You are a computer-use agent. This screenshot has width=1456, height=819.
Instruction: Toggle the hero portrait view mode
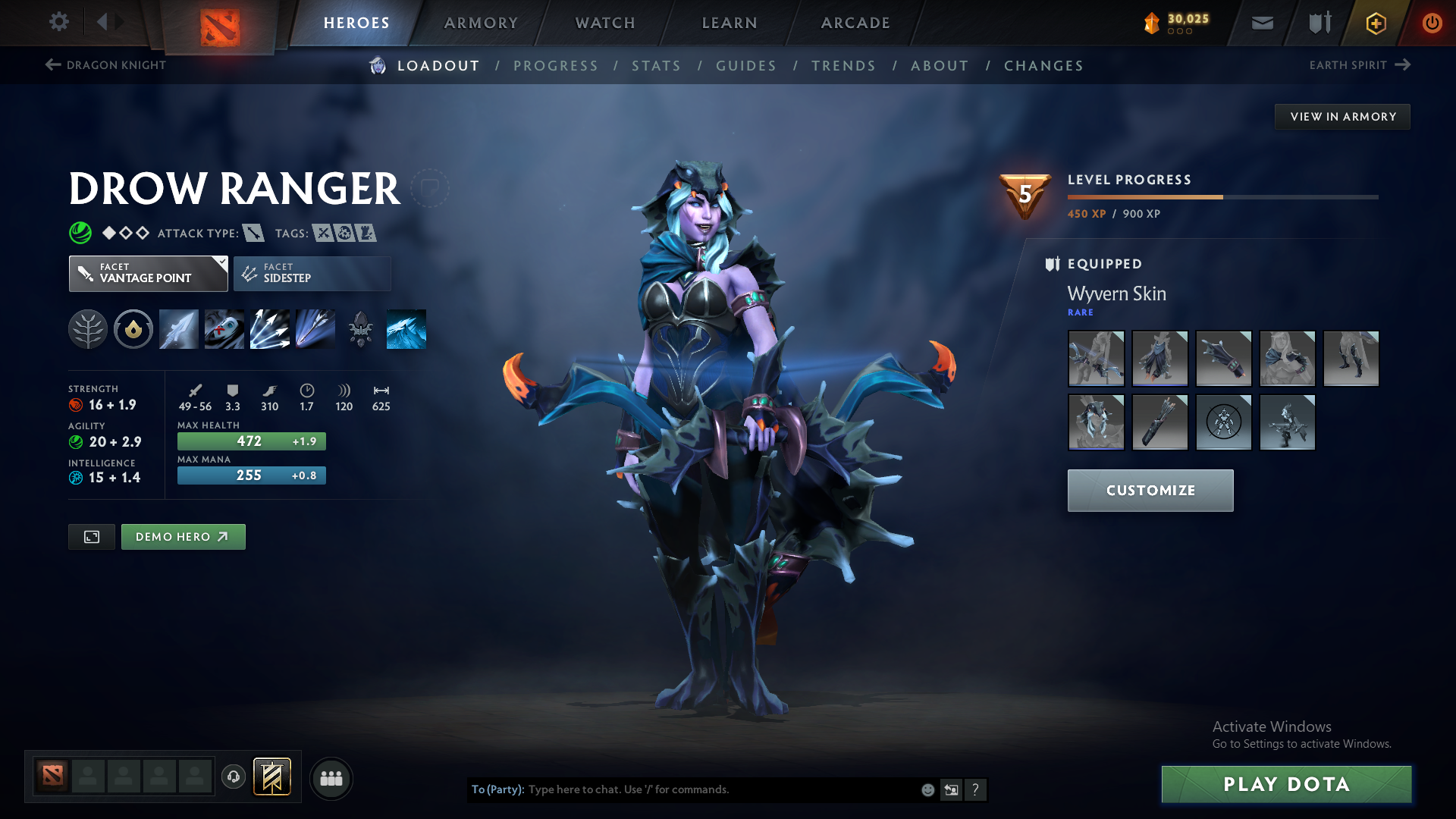coord(91,536)
